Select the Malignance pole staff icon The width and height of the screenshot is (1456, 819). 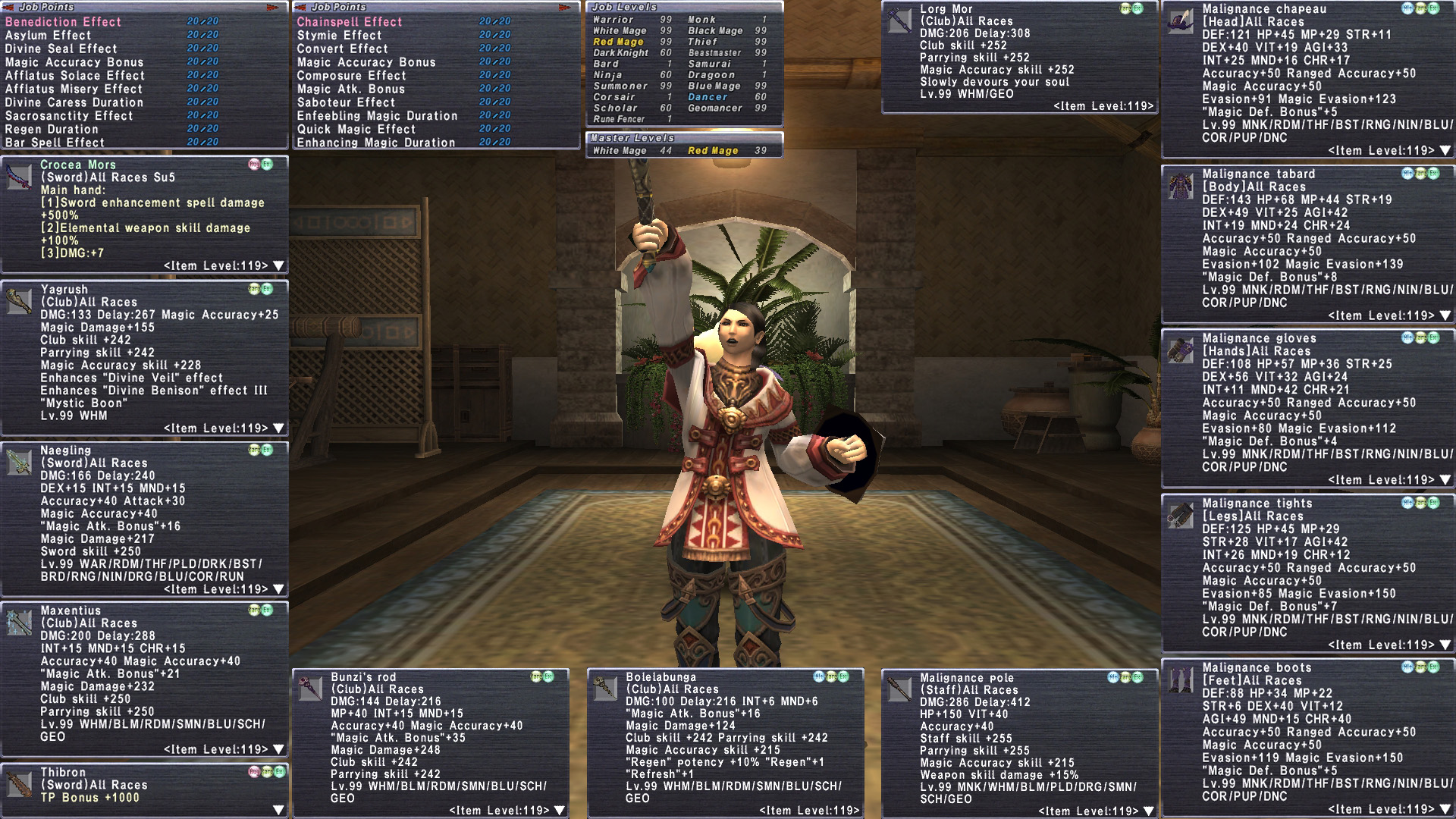coord(899,689)
